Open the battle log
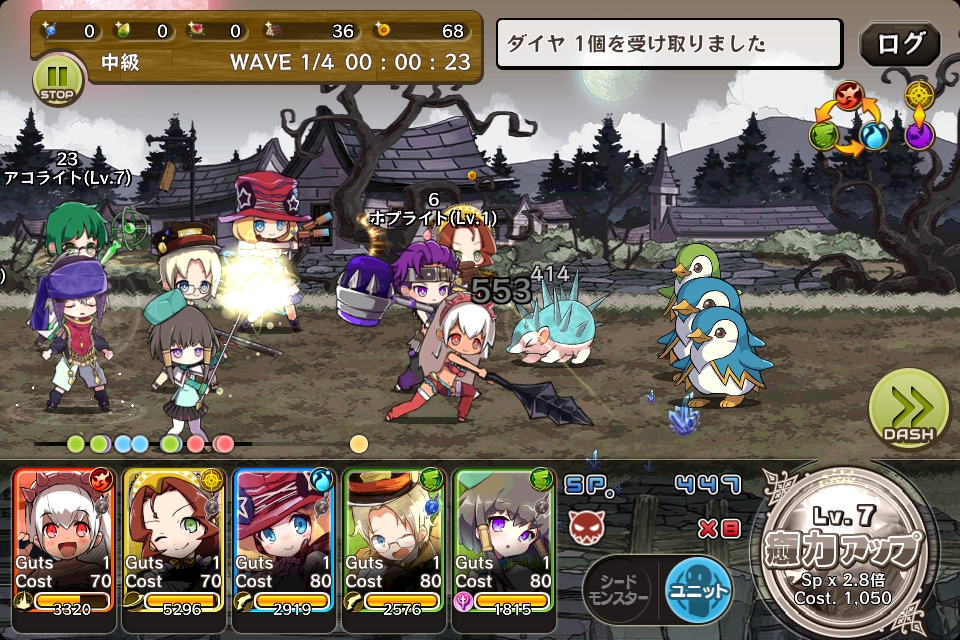The image size is (960, 640). click(899, 44)
